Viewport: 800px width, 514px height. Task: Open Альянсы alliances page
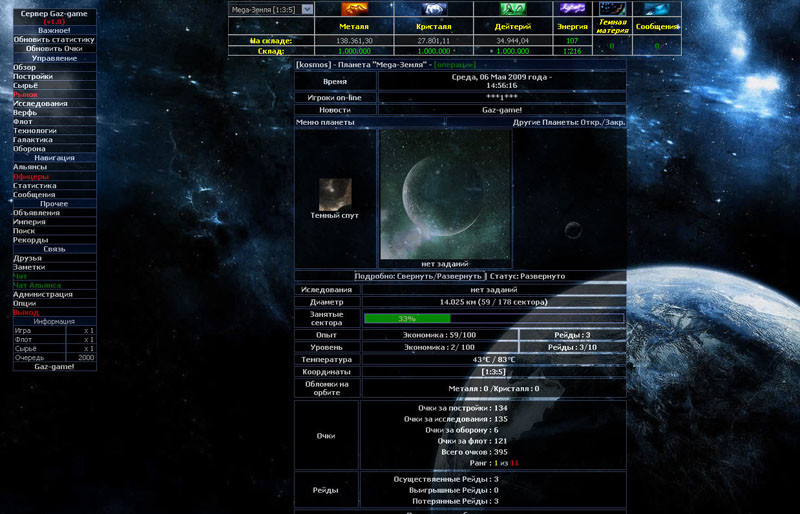click(30, 167)
